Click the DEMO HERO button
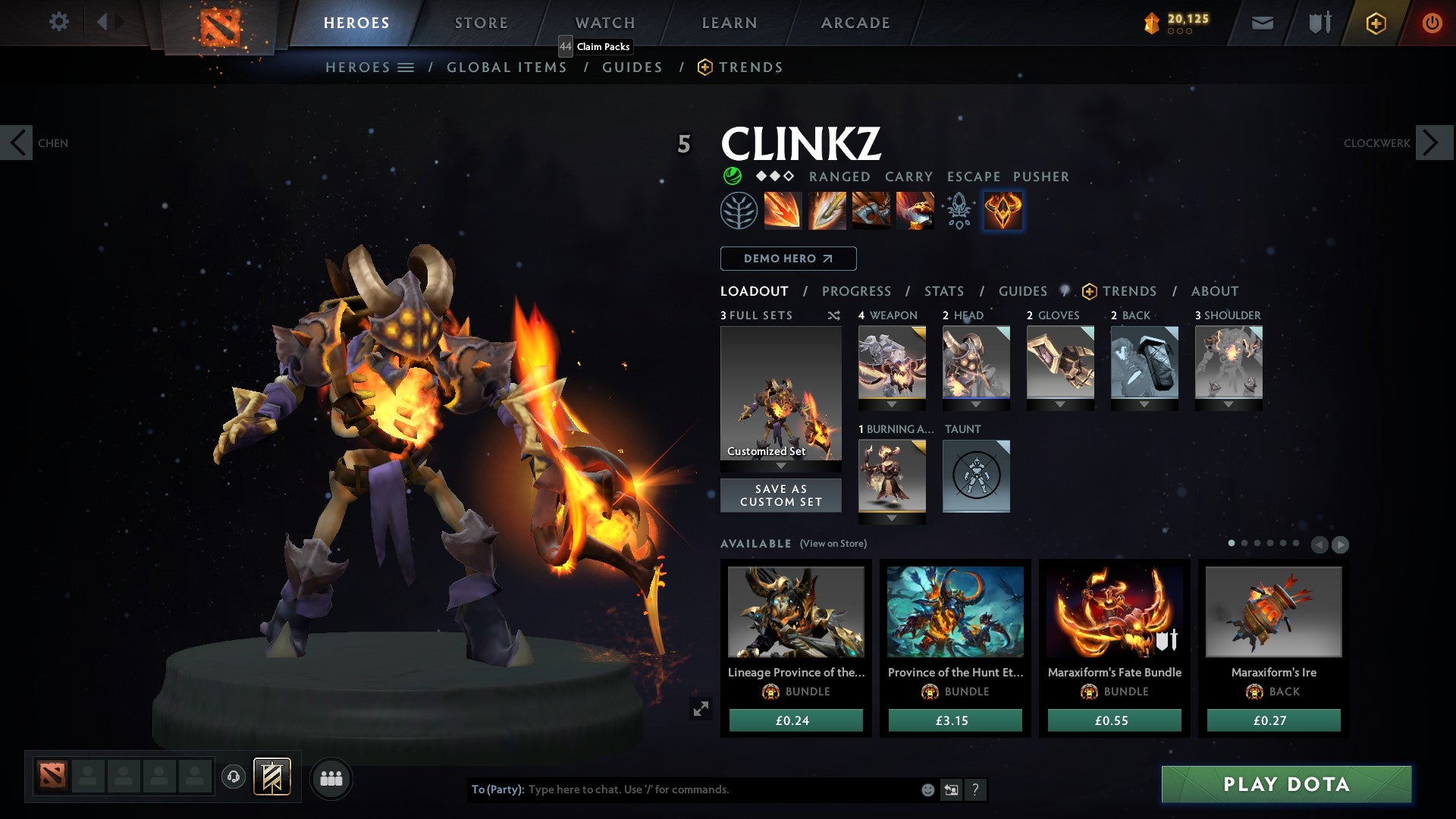Viewport: 1456px width, 819px height. (x=787, y=258)
